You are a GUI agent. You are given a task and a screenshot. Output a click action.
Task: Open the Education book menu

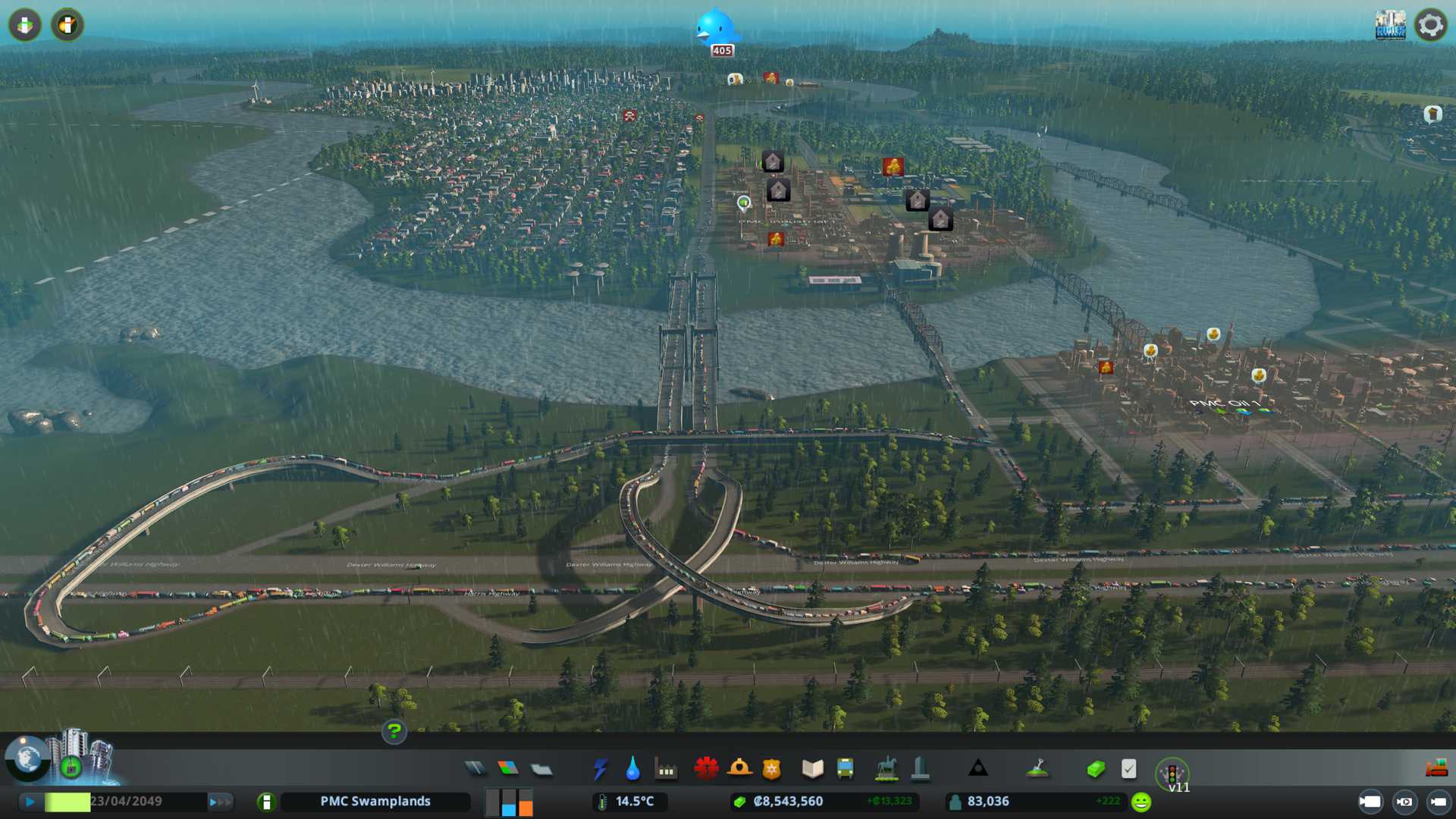click(812, 769)
